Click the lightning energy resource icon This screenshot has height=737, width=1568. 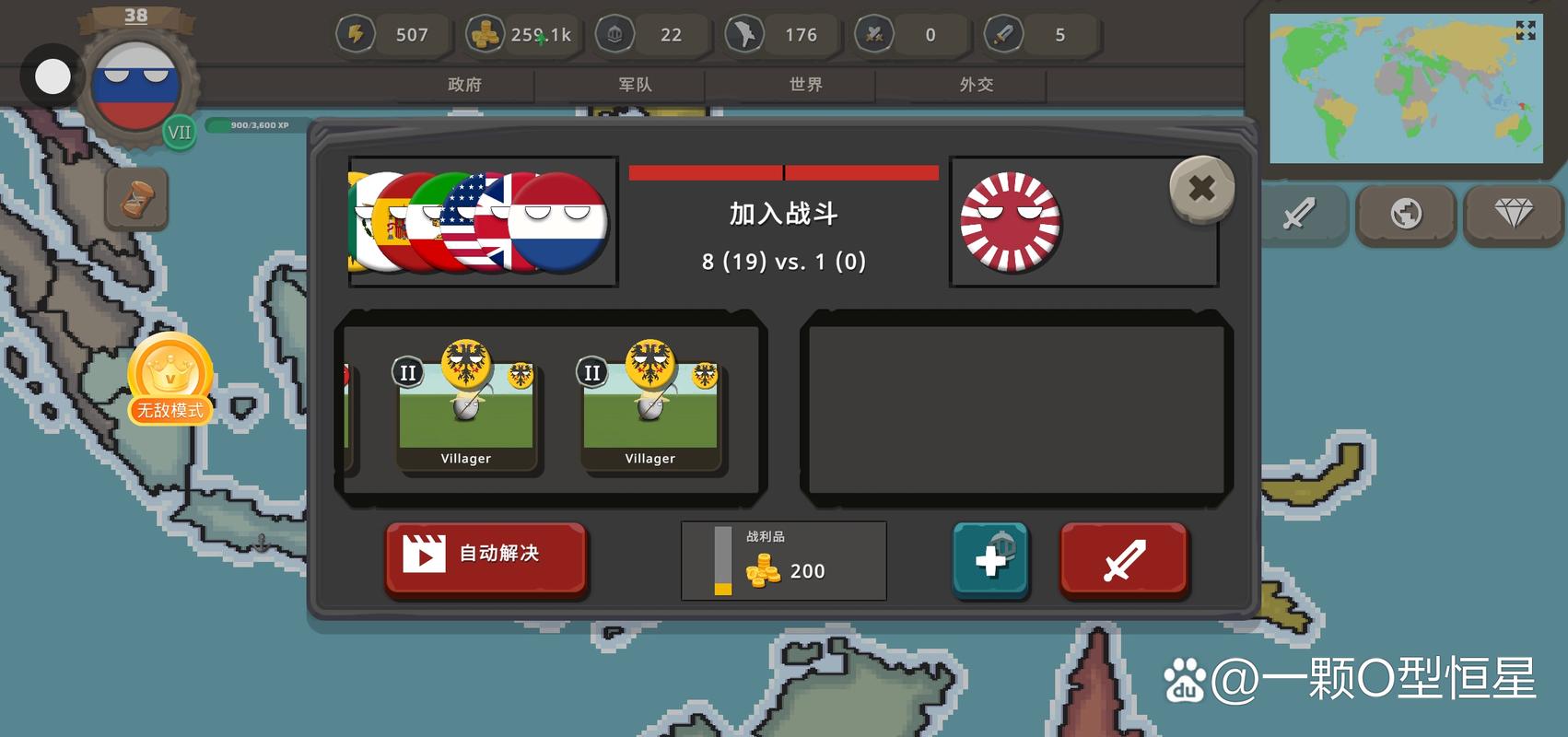click(356, 34)
